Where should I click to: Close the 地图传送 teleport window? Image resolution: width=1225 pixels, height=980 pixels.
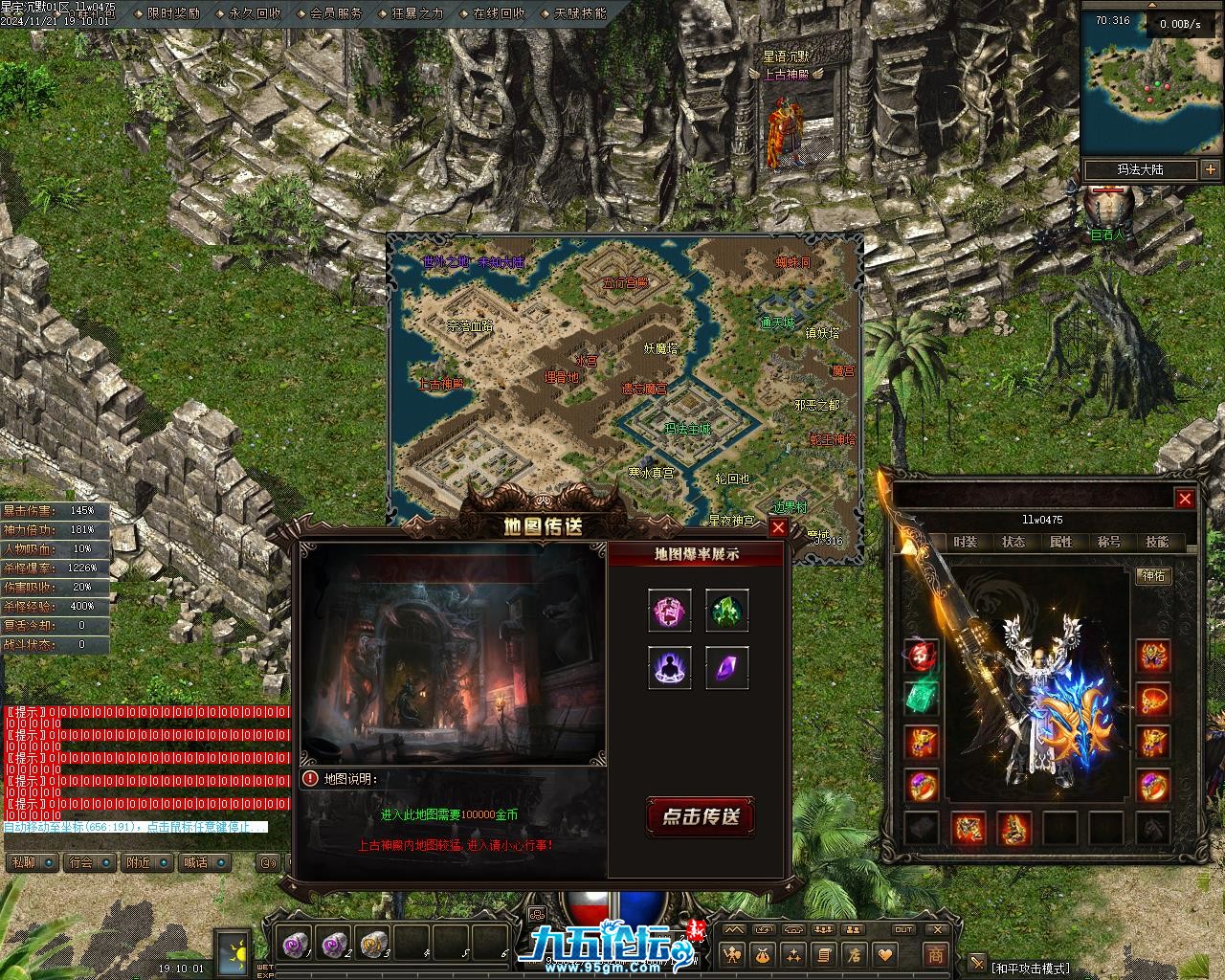click(778, 527)
